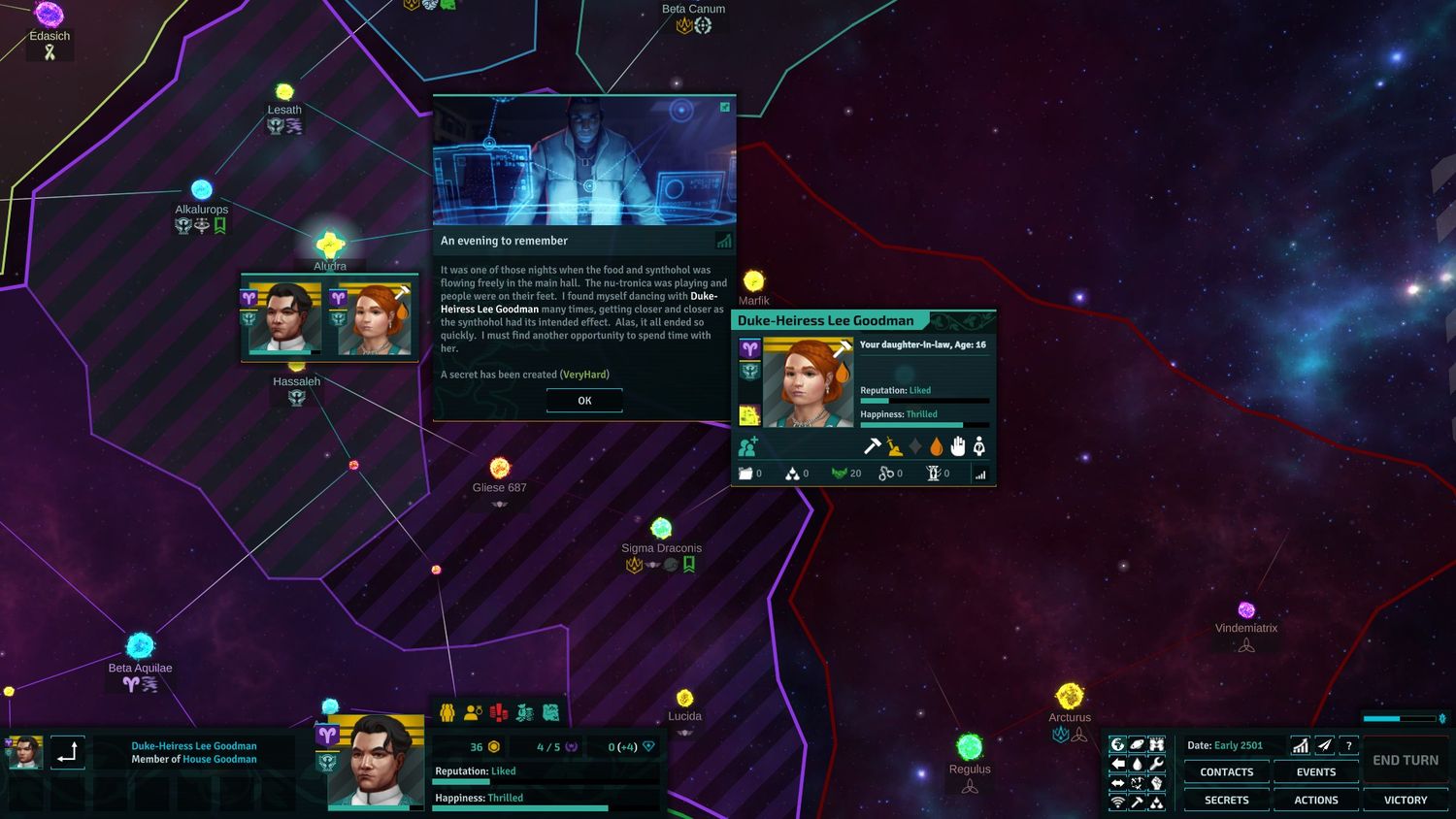Click the paper plane icon
Viewport: 1456px width, 819px height.
pyautogui.click(x=1324, y=745)
